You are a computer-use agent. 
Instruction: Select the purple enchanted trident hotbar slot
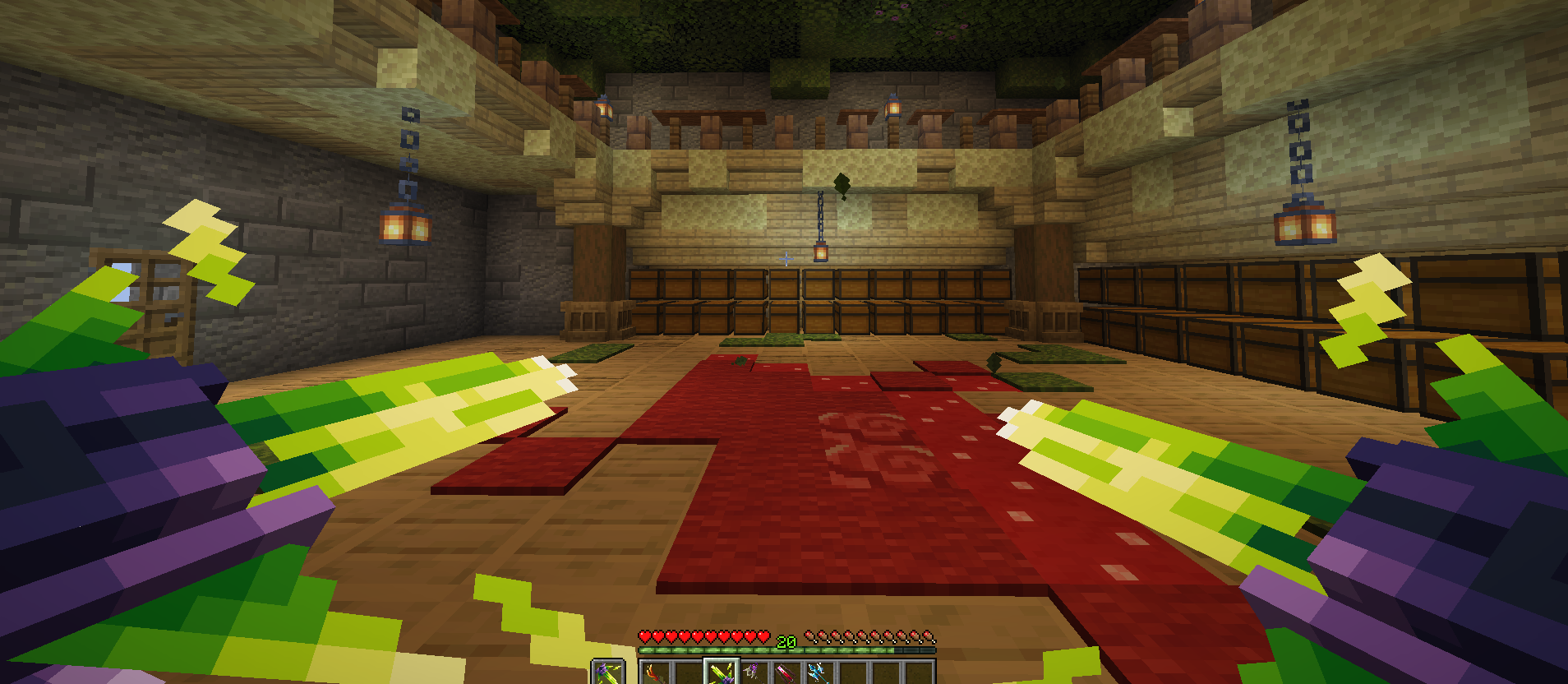pyautogui.click(x=754, y=672)
